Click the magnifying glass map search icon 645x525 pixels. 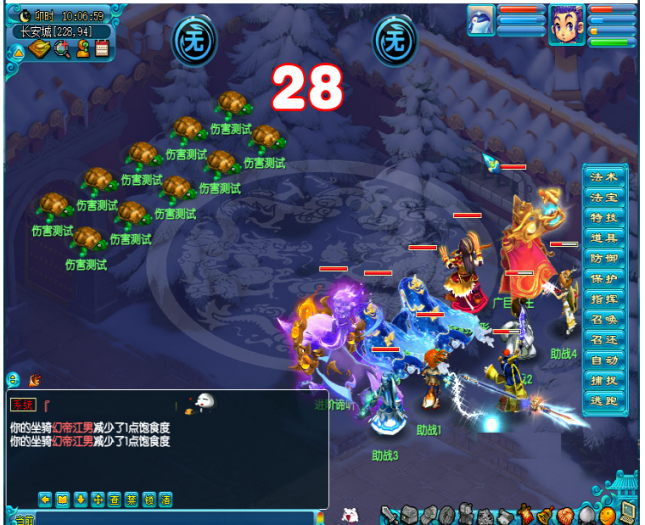pos(62,48)
